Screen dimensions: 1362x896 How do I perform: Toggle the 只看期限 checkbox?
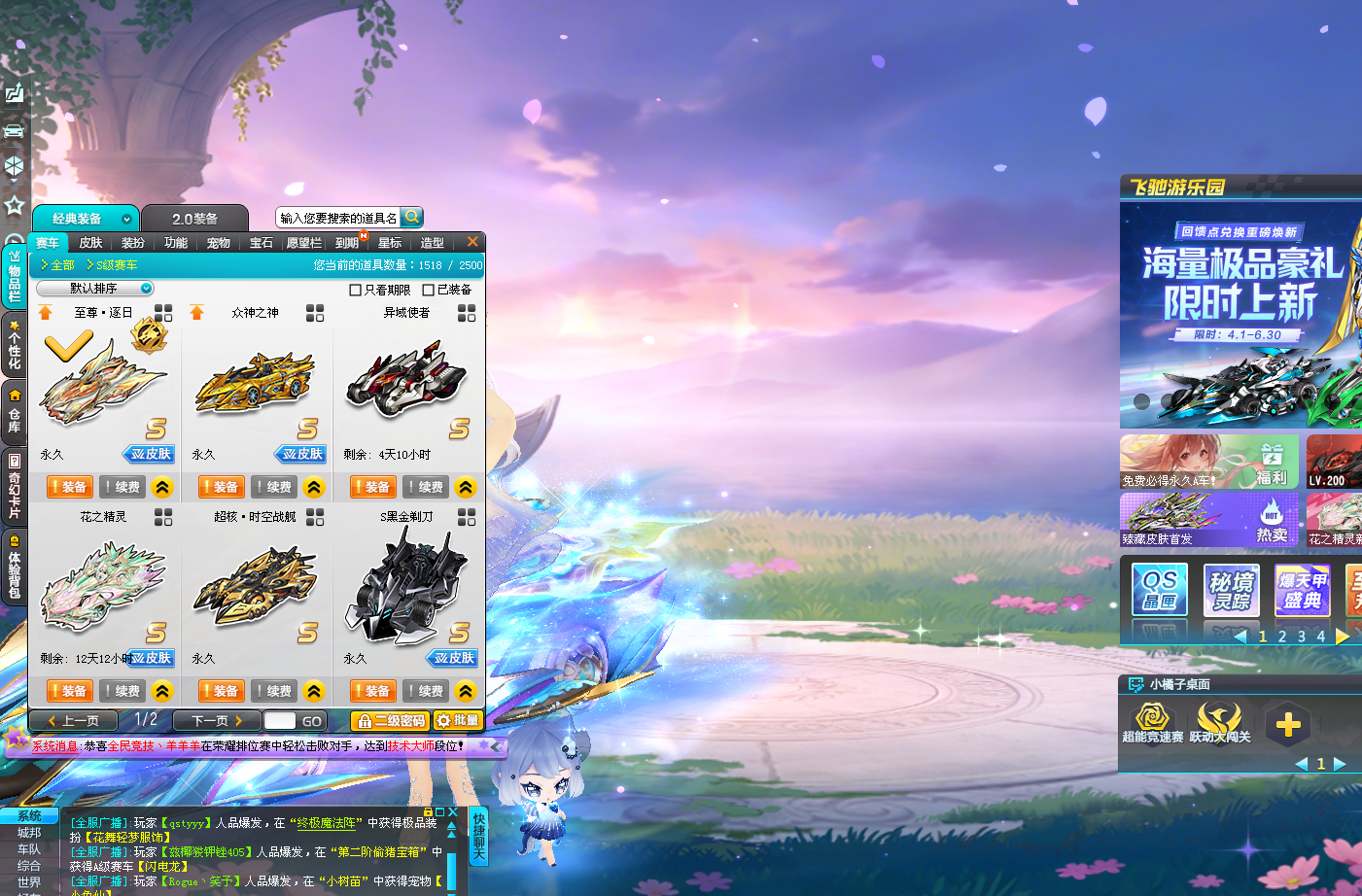pos(356,290)
